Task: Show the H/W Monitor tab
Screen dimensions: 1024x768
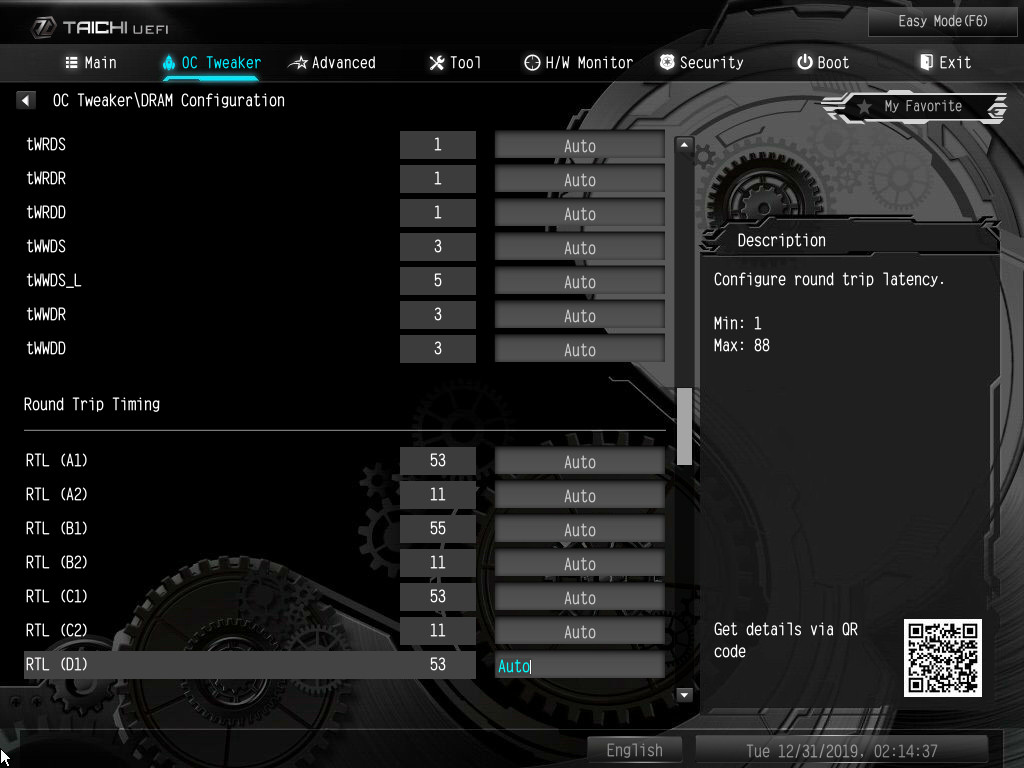Action: (x=578, y=62)
